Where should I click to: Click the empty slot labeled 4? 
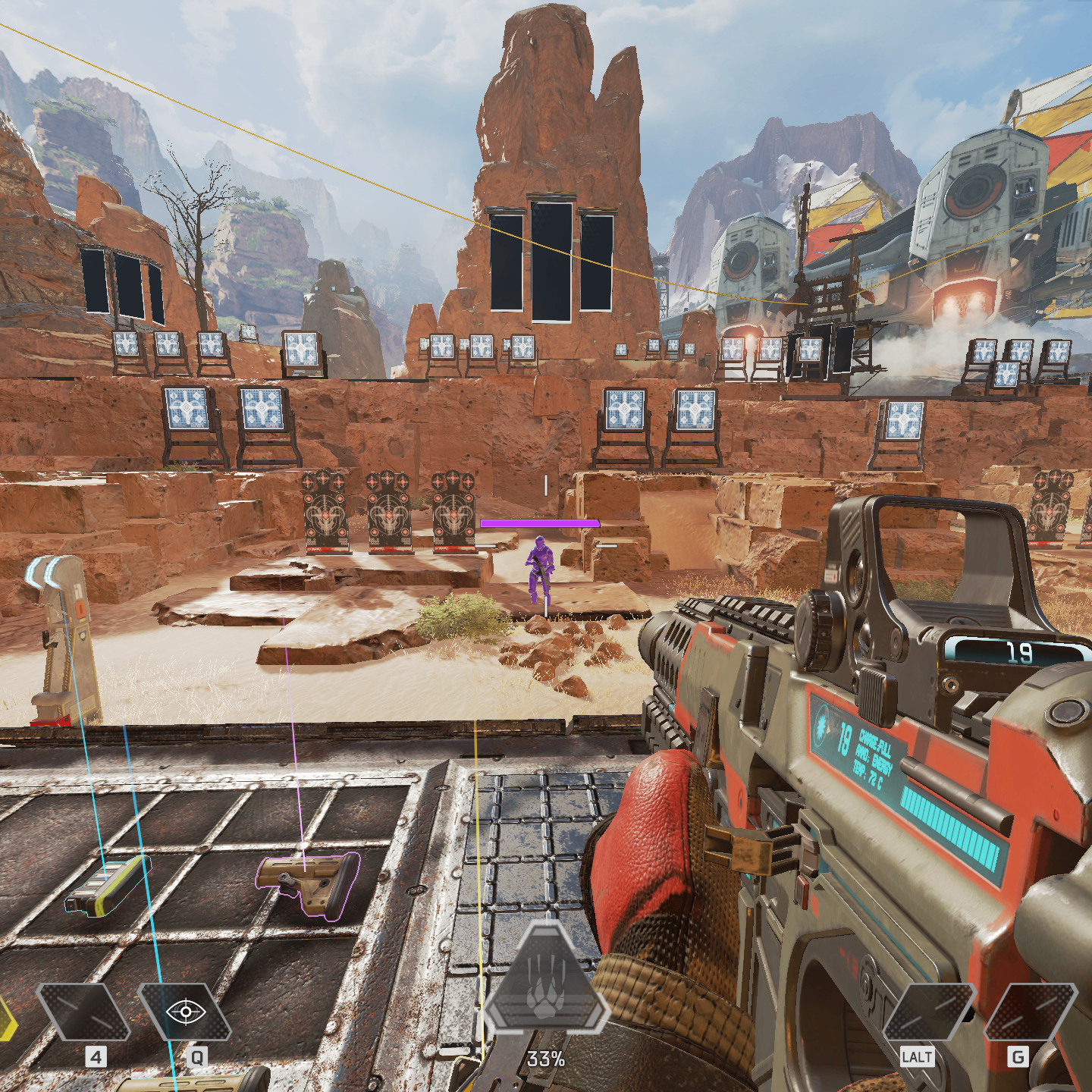83,1012
